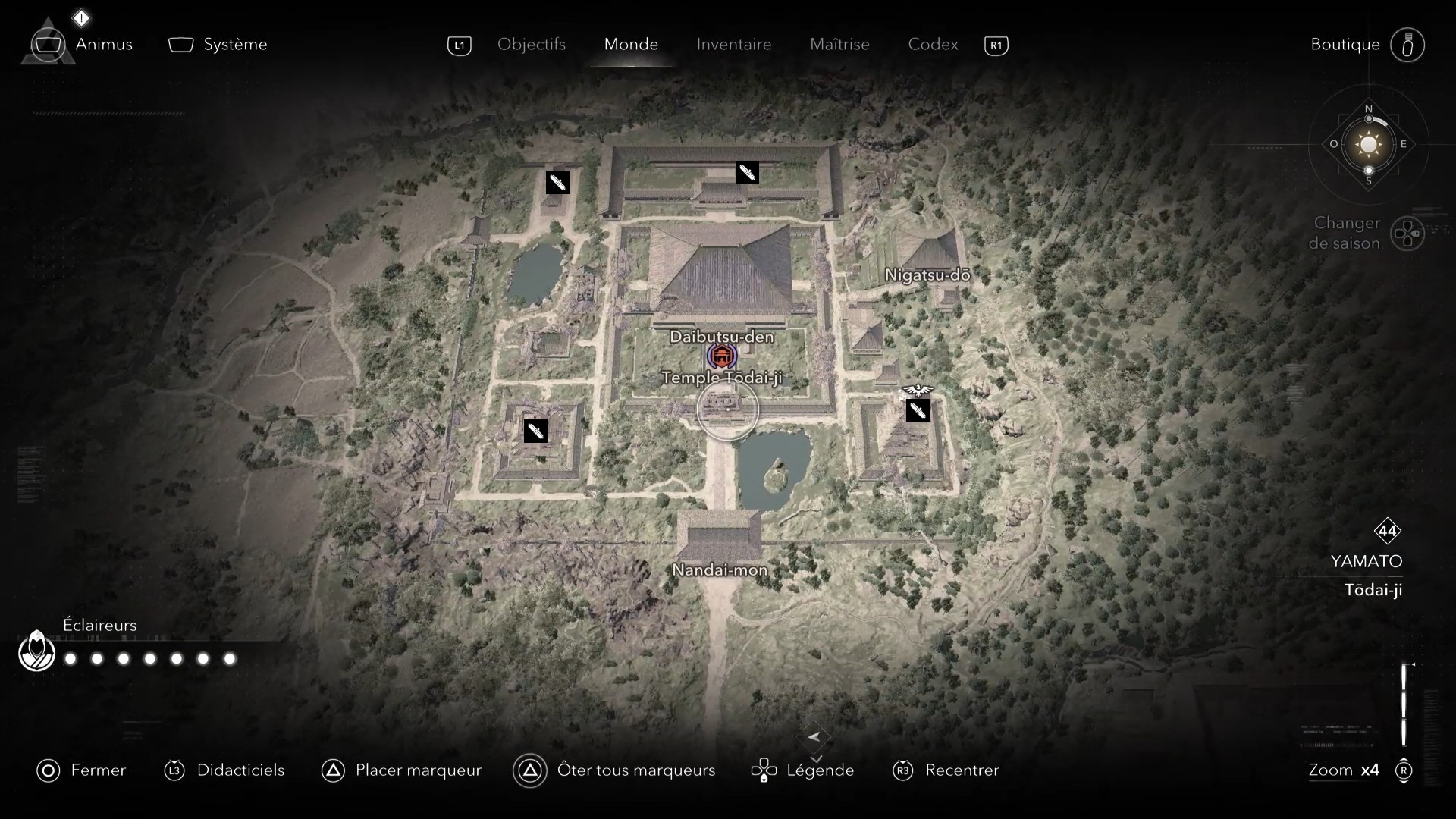Switch to the Inventaire tab
Viewport: 1456px width, 819px height.
tap(733, 45)
